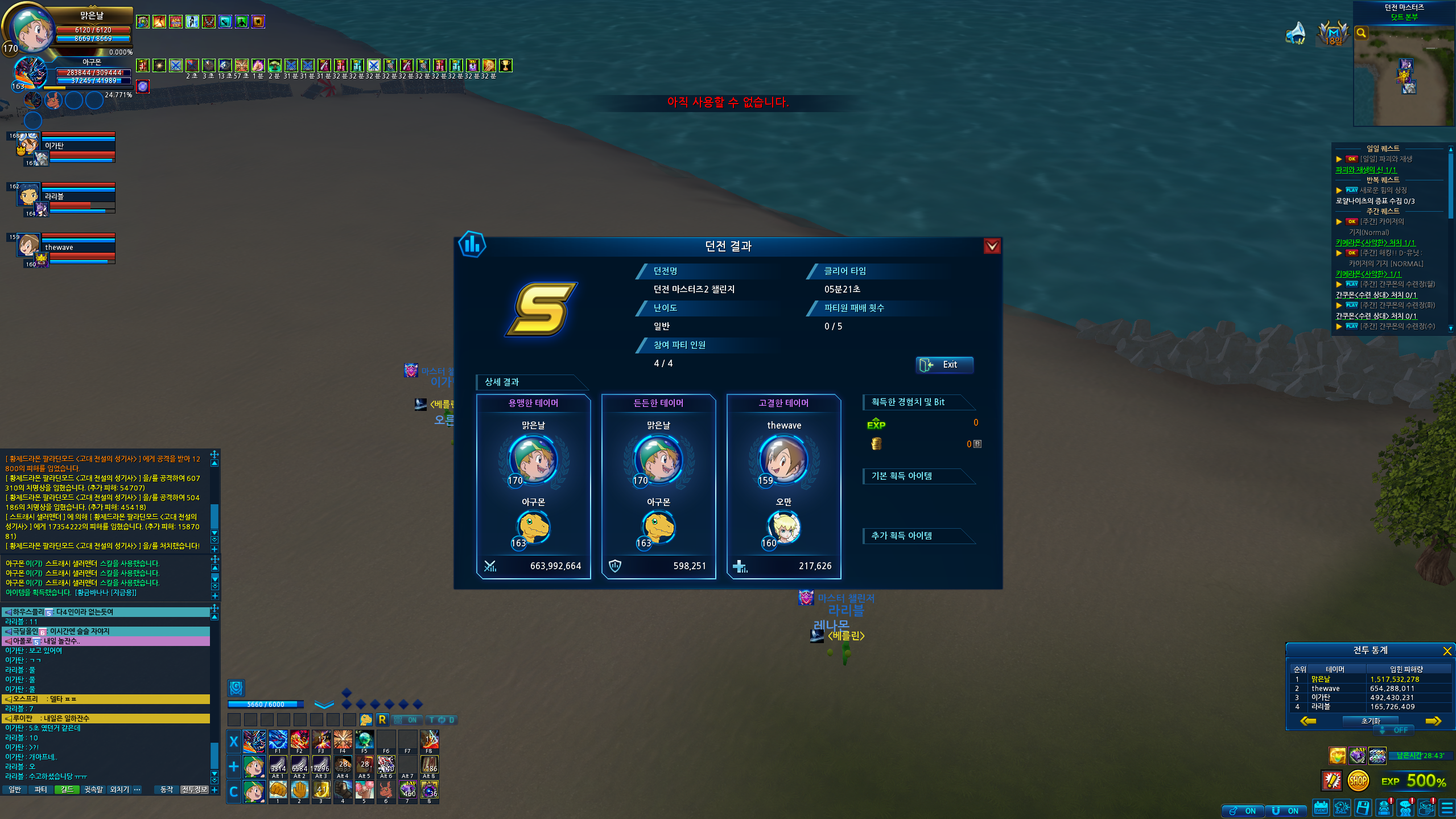Activate the F5 green orb skill
This screenshot has height=819, width=1456.
364,740
